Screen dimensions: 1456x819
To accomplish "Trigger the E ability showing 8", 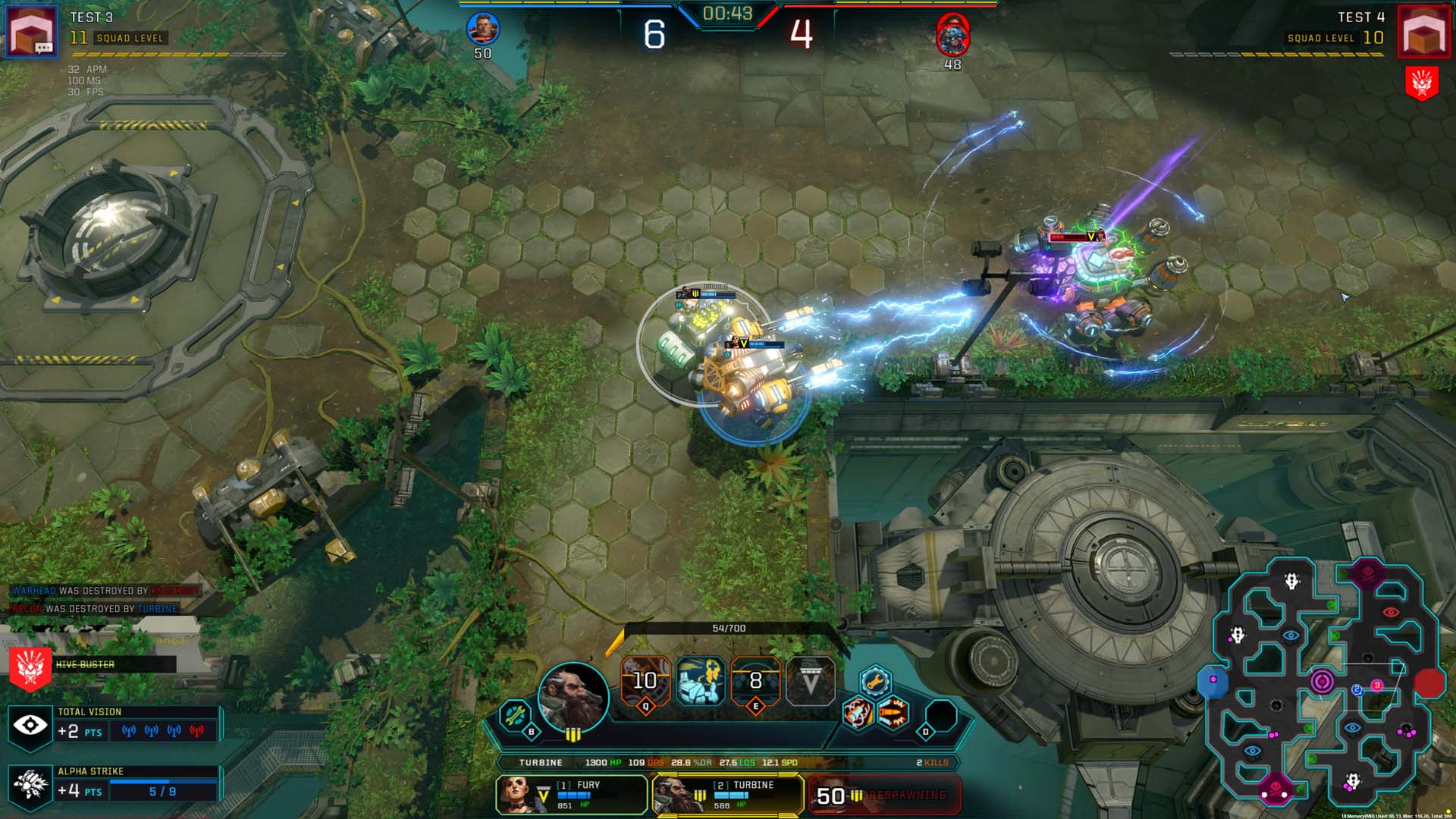I will [x=755, y=680].
